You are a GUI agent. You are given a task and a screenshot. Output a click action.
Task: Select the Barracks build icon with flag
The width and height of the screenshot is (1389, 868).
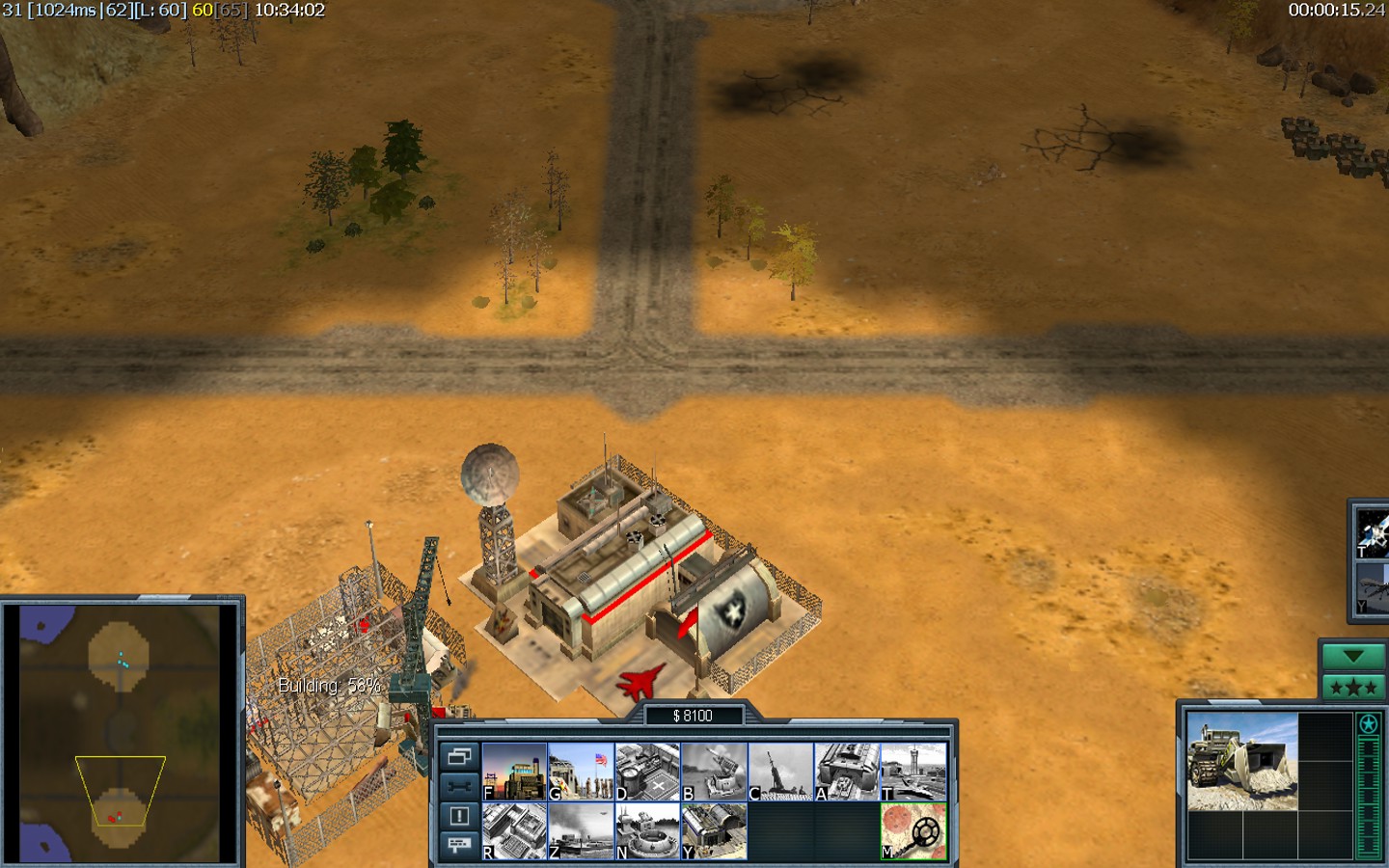click(x=581, y=772)
